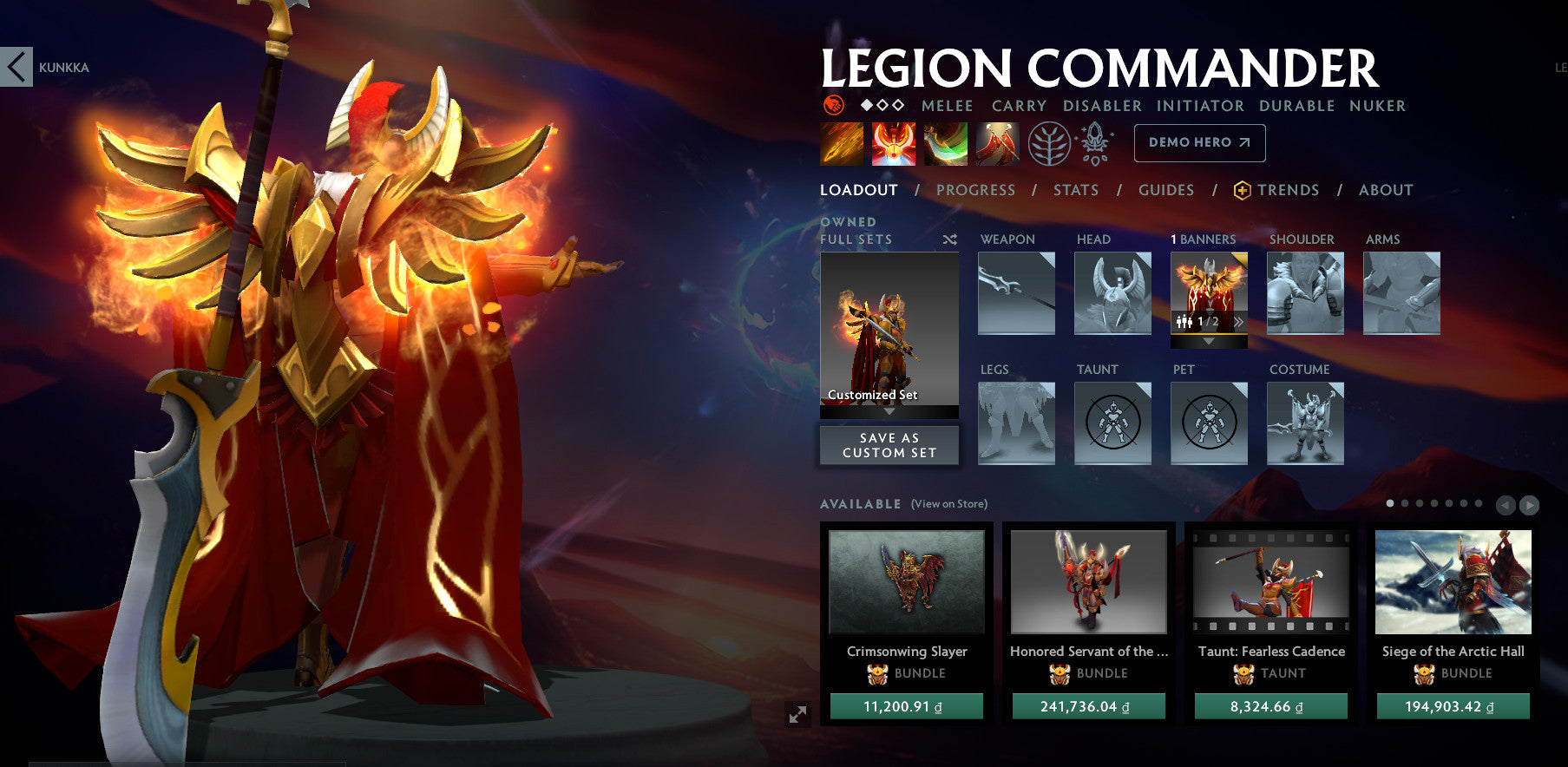Switch to the Progress tab
The width and height of the screenshot is (1568, 767).
click(976, 190)
